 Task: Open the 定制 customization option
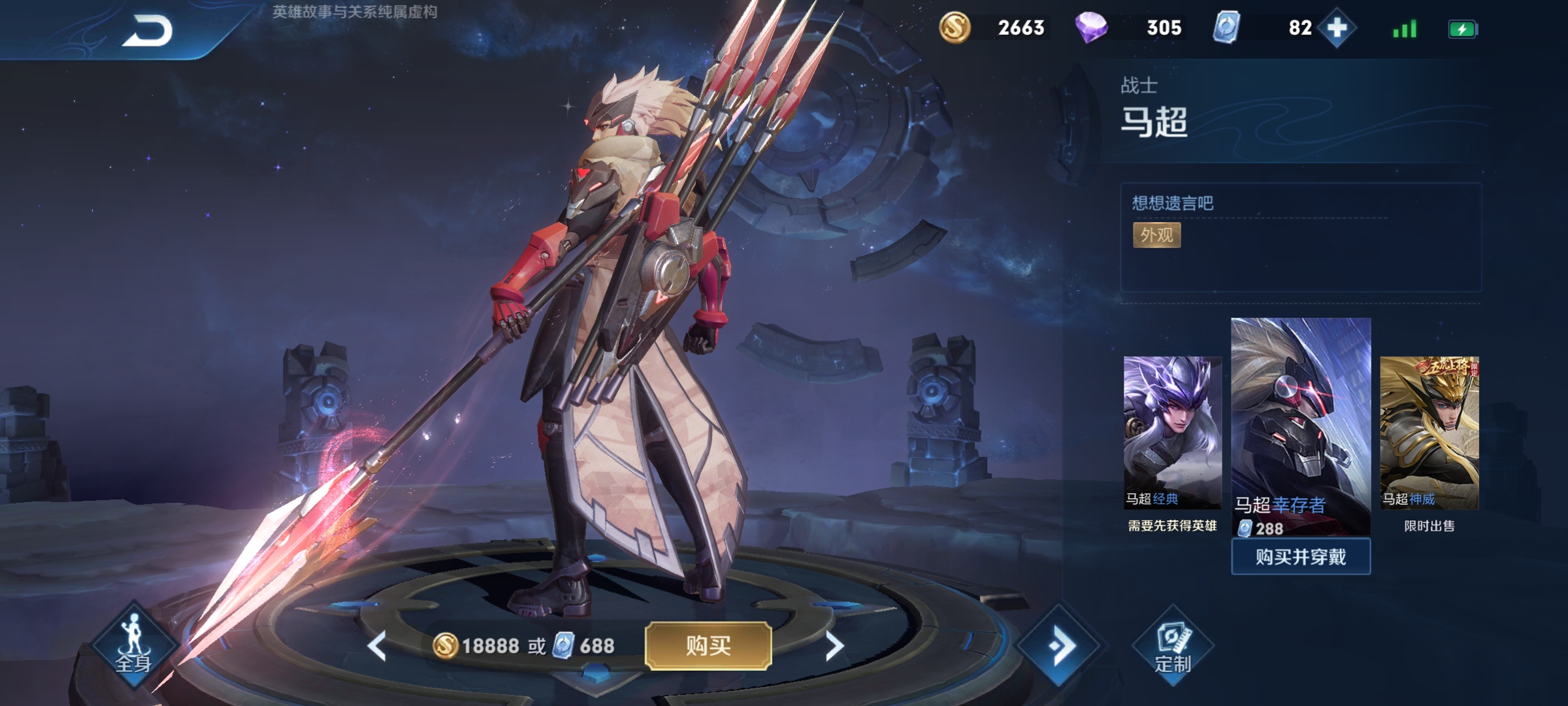click(x=1173, y=647)
